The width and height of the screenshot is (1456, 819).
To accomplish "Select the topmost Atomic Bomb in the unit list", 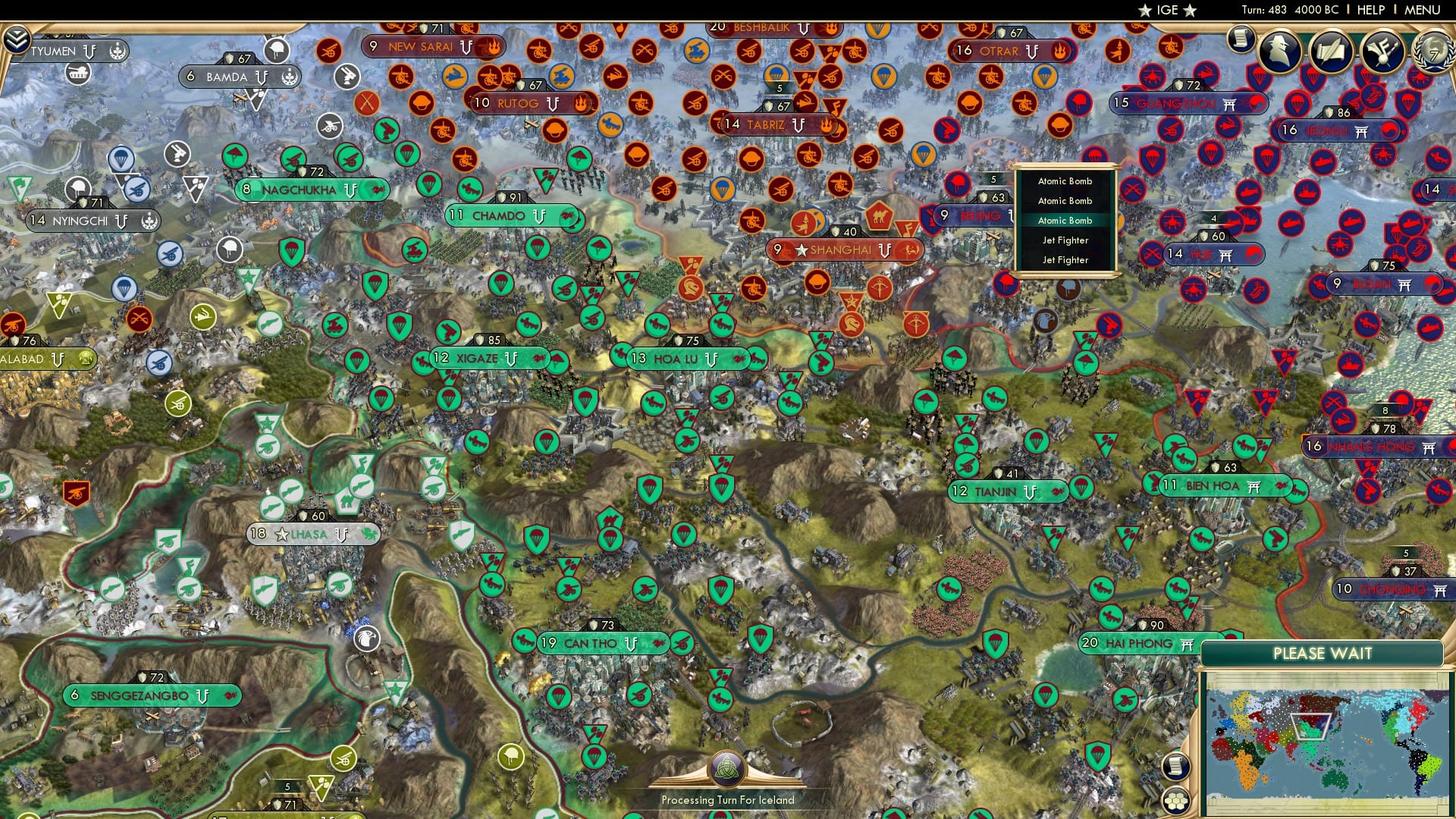I will [x=1065, y=180].
